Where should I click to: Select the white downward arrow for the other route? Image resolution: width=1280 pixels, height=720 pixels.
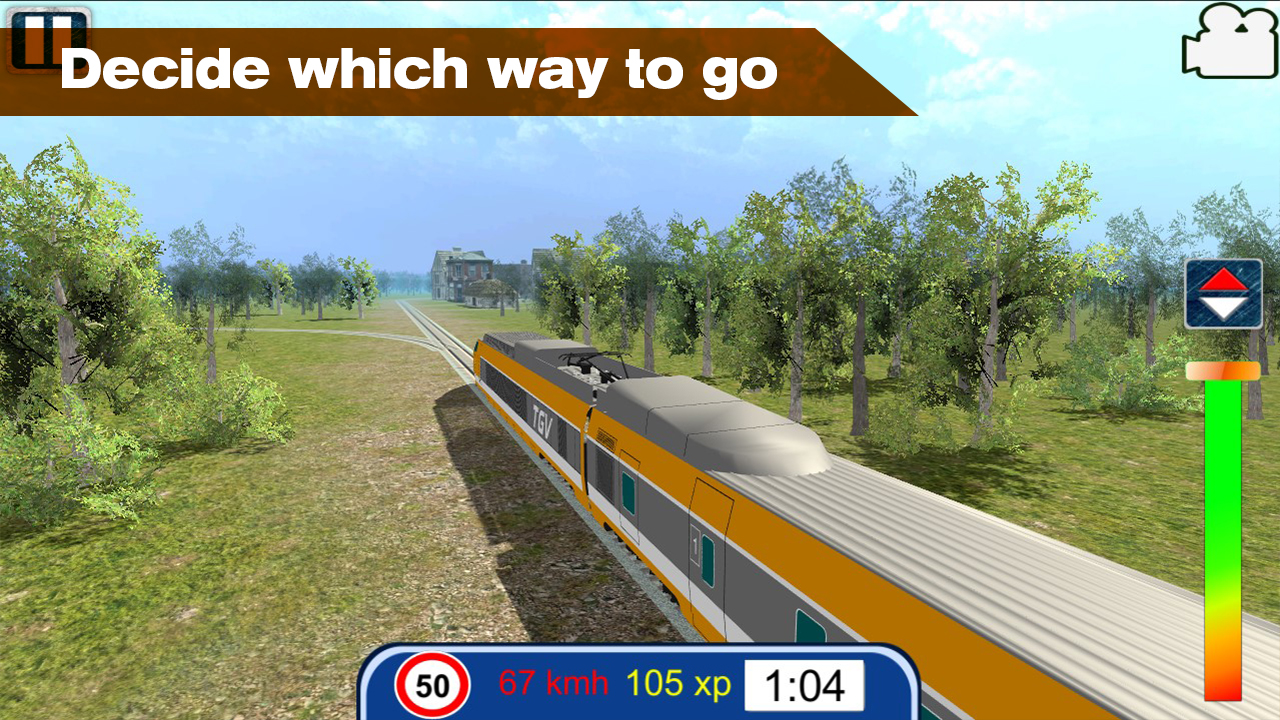pyautogui.click(x=1224, y=306)
